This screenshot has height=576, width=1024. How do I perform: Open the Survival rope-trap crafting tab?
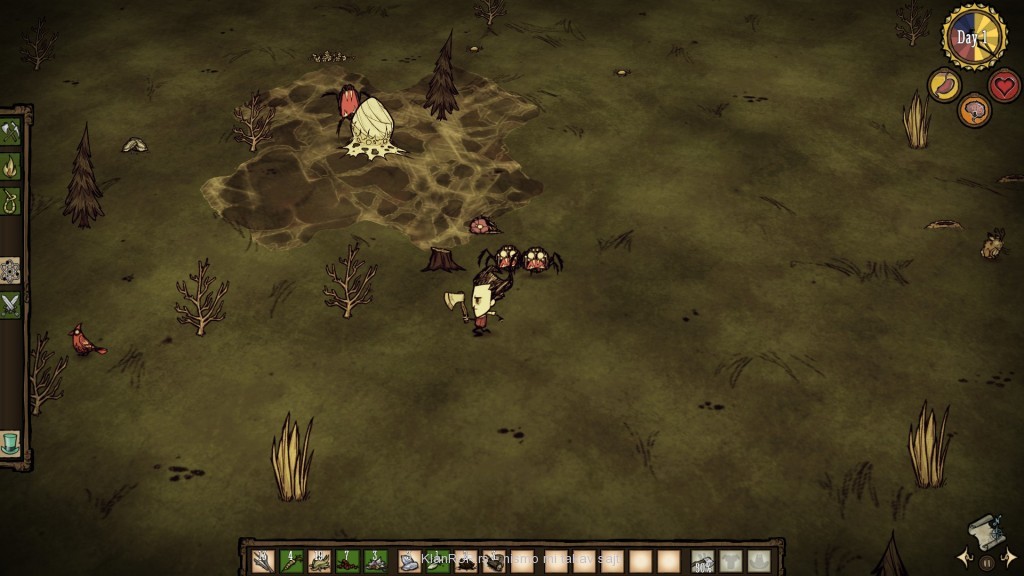(x=11, y=198)
